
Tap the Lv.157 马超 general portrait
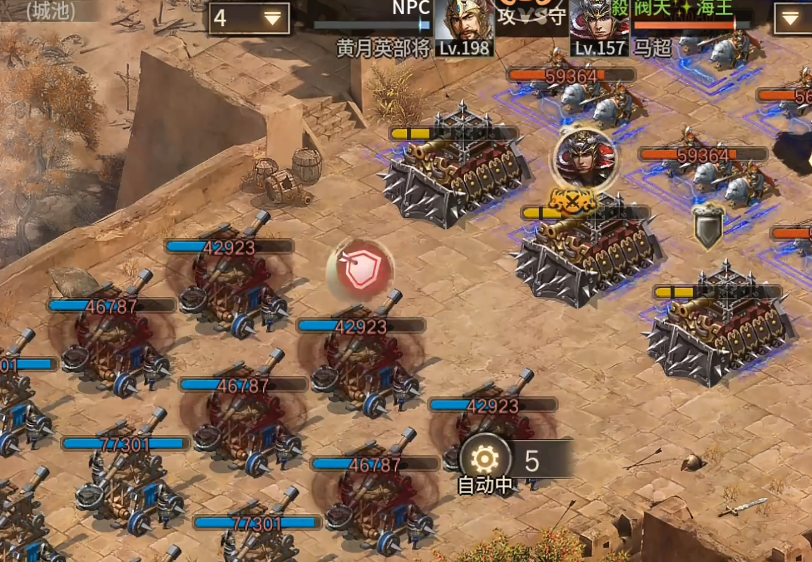click(599, 26)
